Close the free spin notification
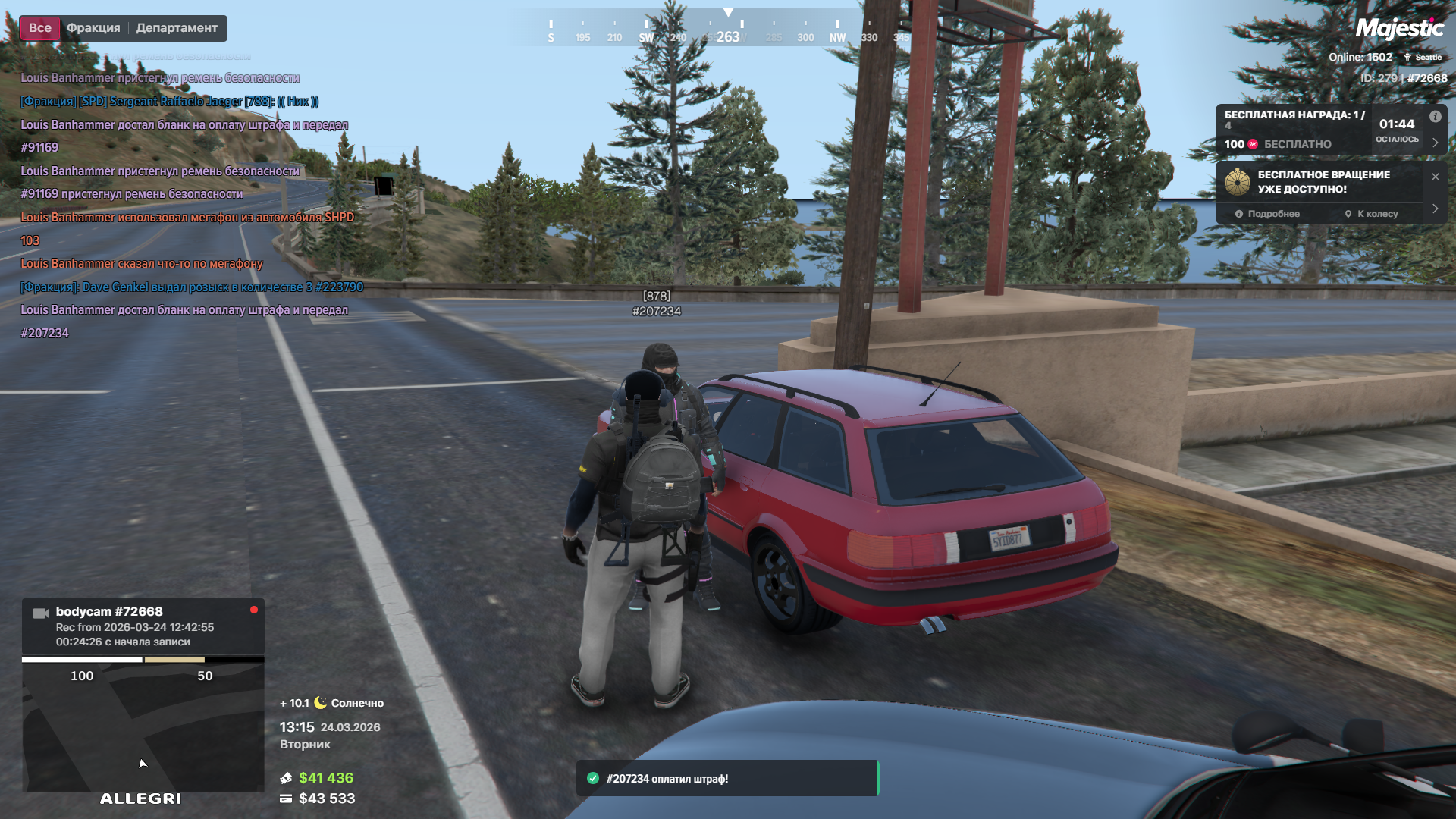Image resolution: width=1456 pixels, height=819 pixels. pos(1435,177)
